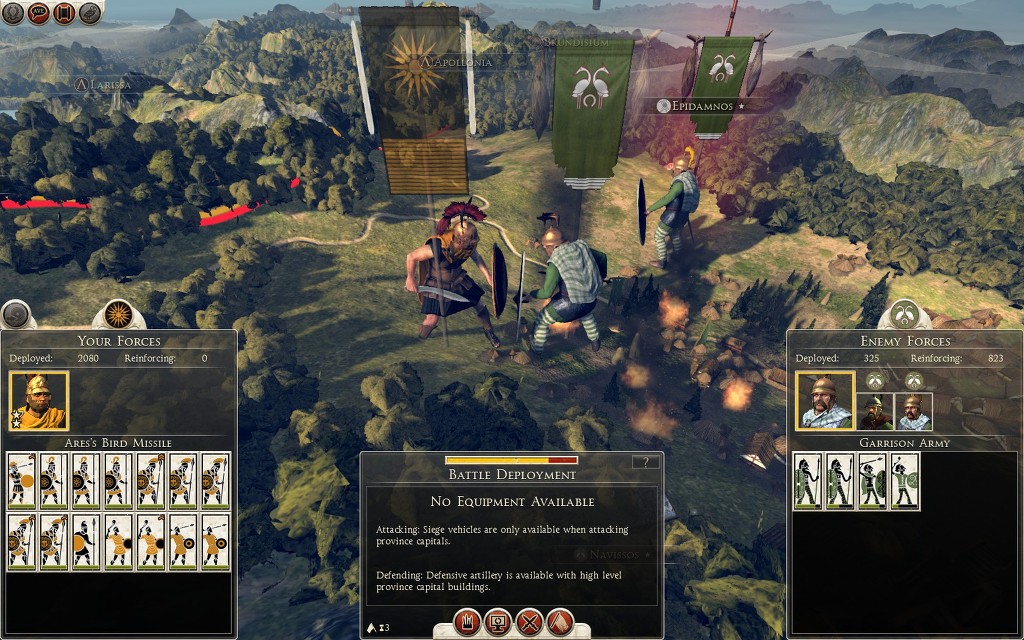Select the last reinforcing enemy general portrait
The width and height of the screenshot is (1024, 640).
click(x=914, y=411)
